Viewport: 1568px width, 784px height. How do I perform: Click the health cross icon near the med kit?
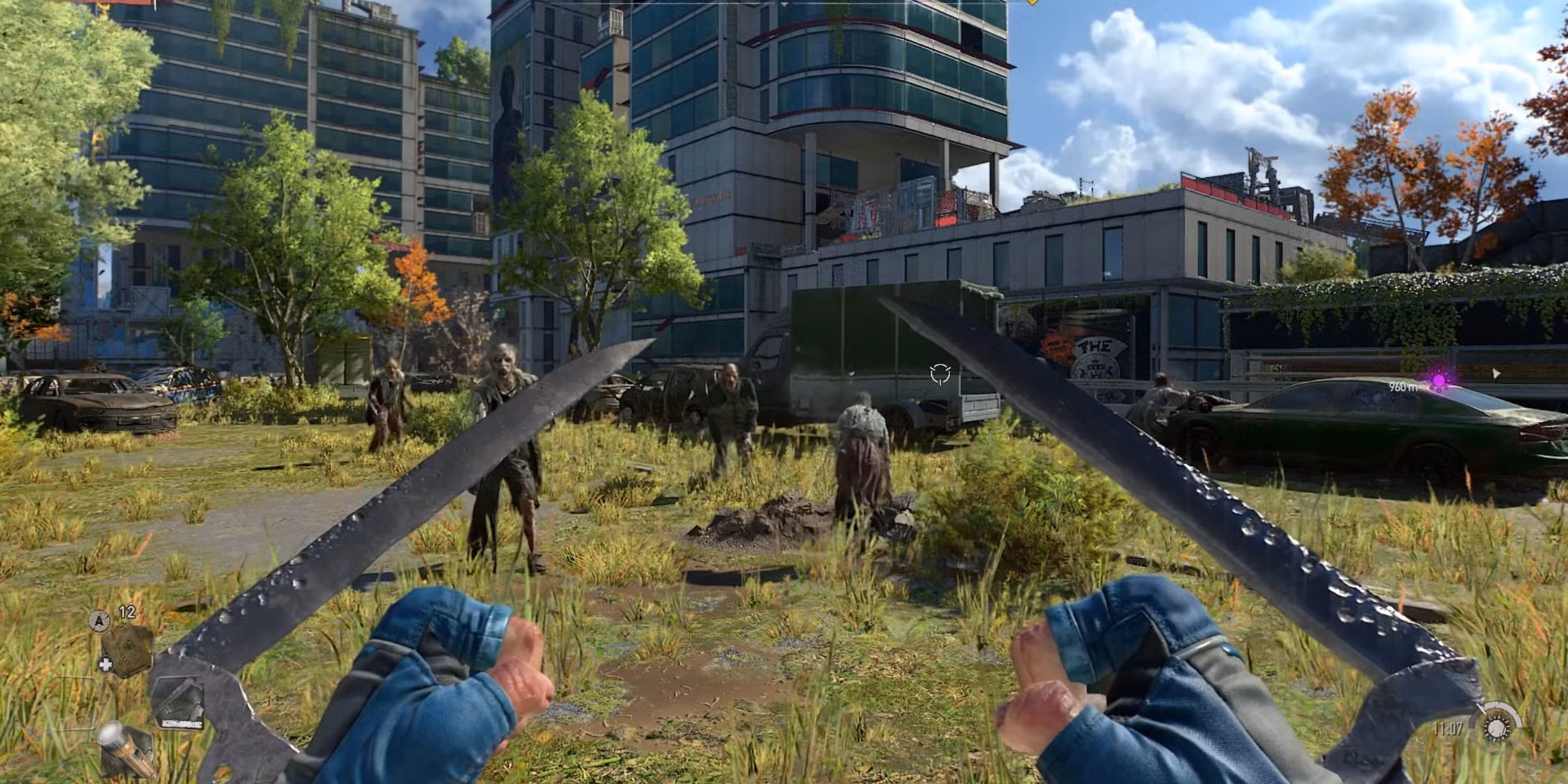click(108, 663)
